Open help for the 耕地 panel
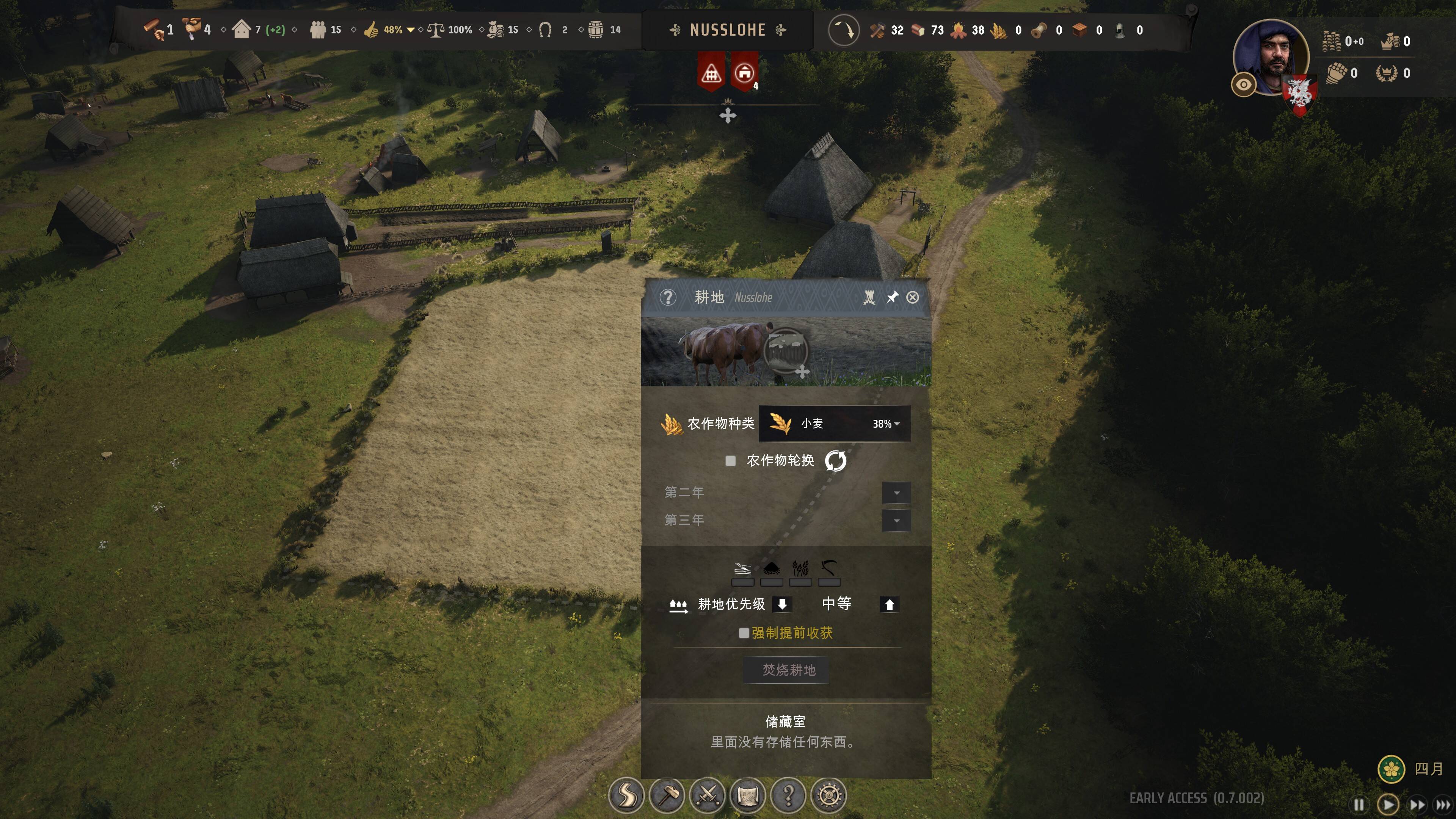Viewport: 1456px width, 819px height. click(667, 297)
